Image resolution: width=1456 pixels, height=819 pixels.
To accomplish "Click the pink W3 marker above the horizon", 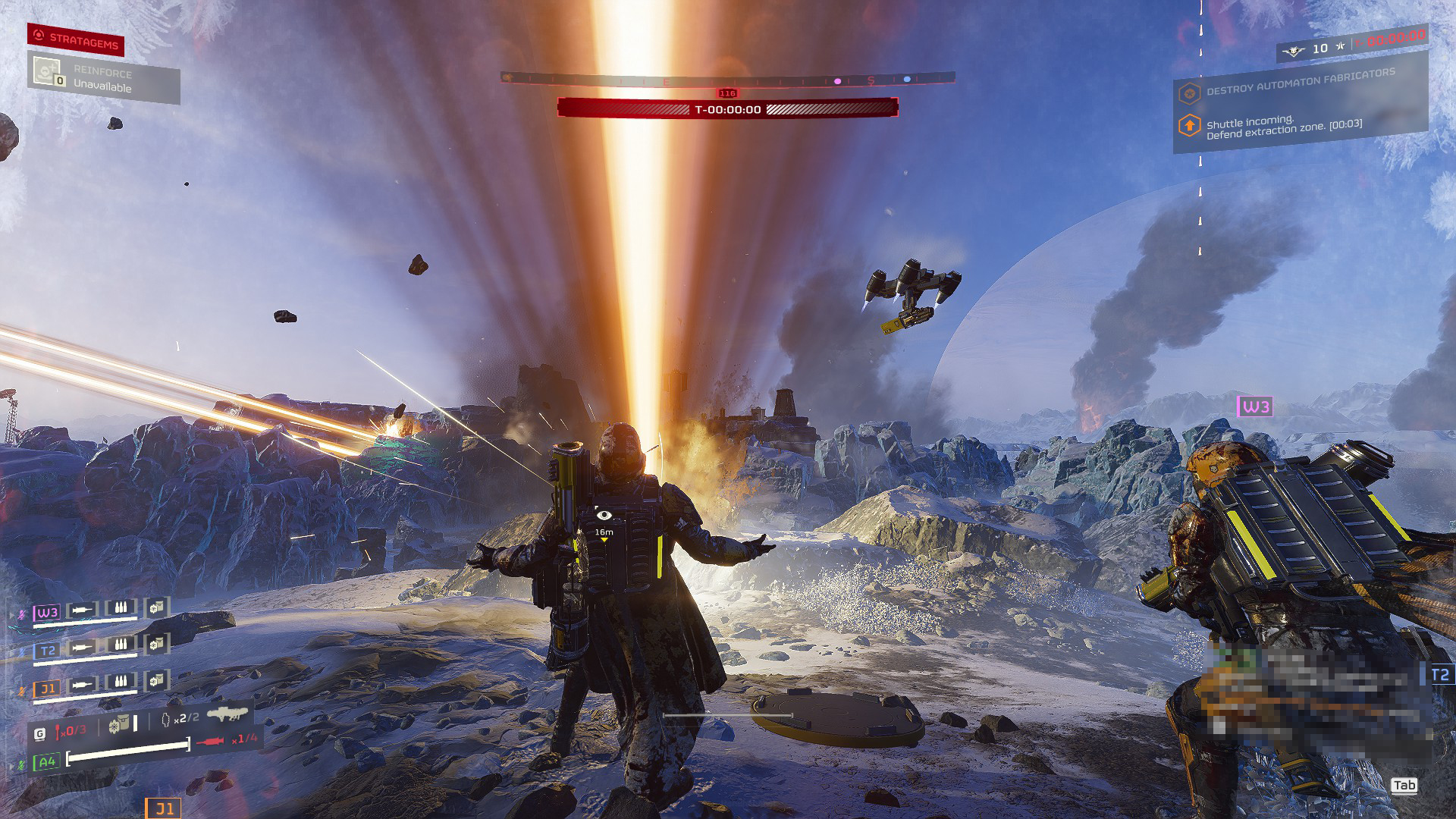I will click(x=1254, y=406).
